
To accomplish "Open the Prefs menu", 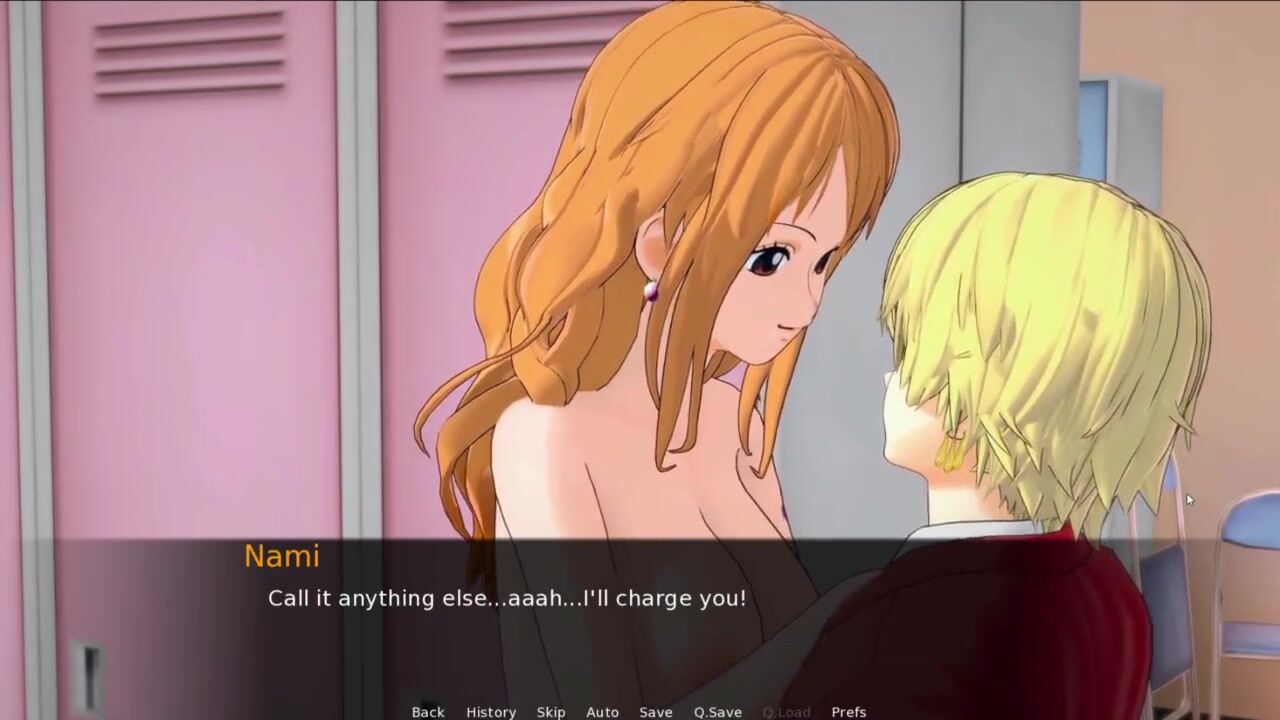I will (849, 712).
